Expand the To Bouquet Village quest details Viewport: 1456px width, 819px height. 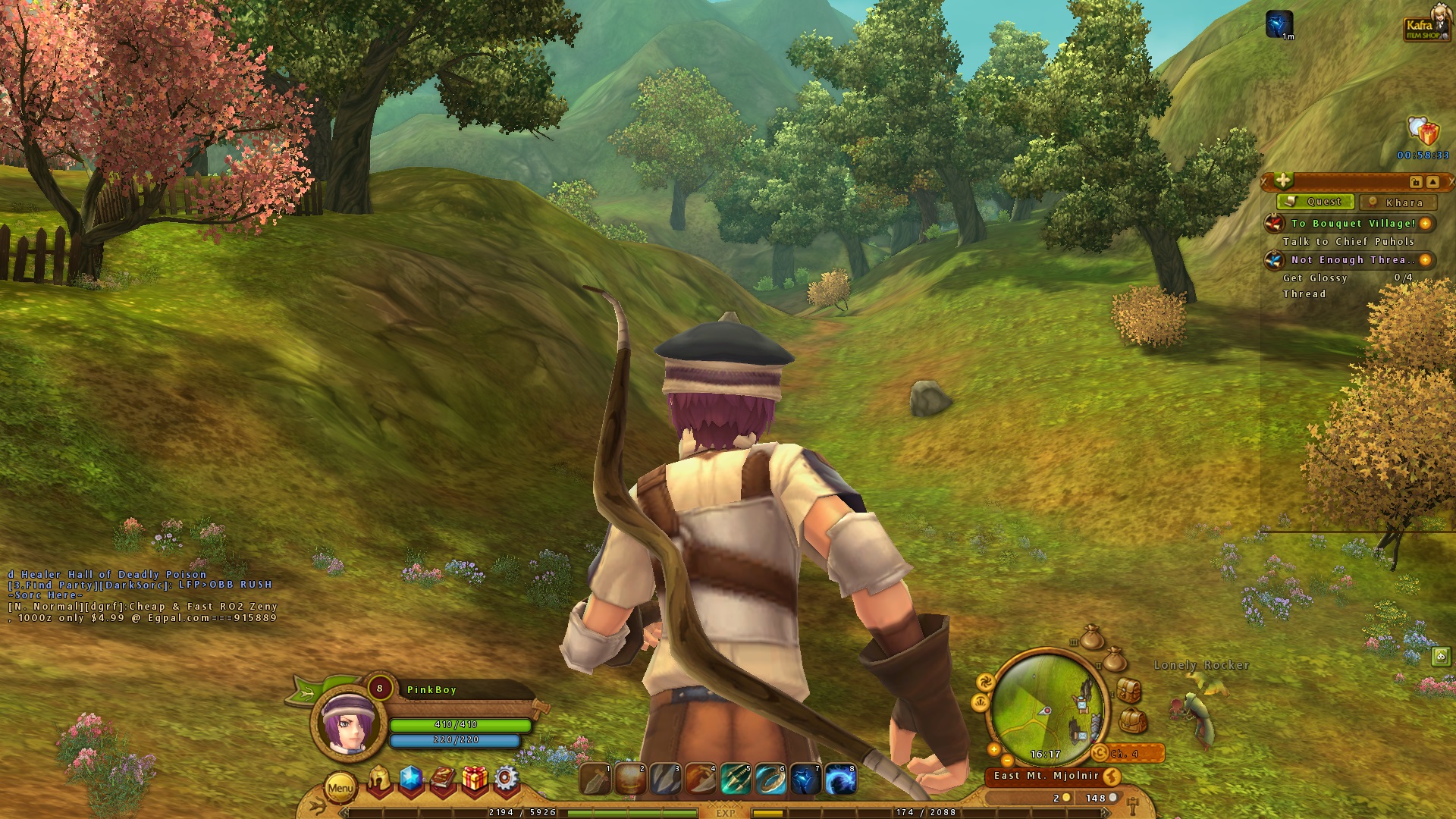tap(1425, 224)
